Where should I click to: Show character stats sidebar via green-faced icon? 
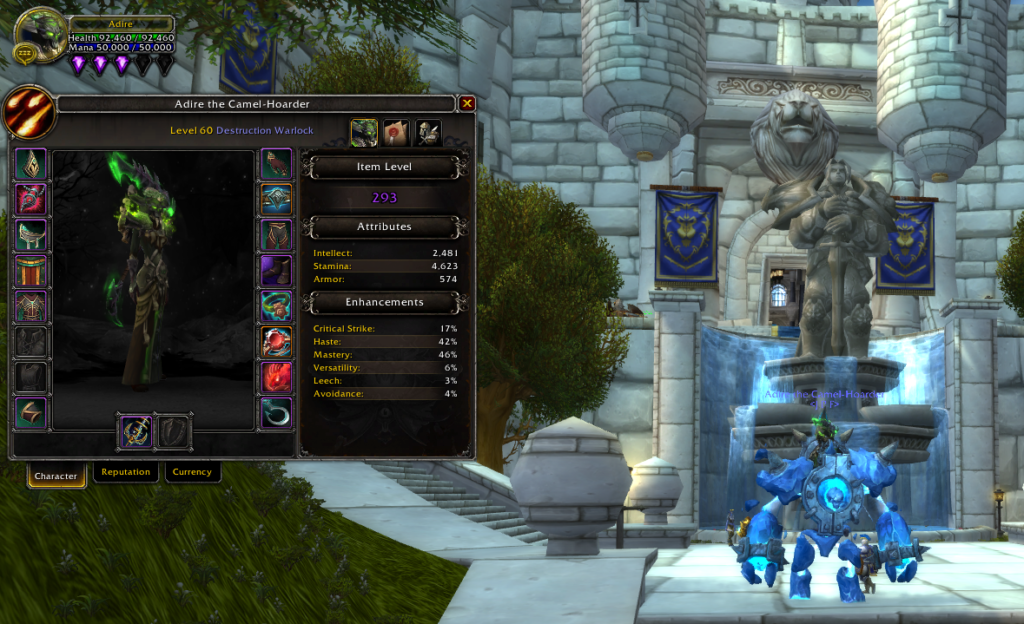click(364, 132)
